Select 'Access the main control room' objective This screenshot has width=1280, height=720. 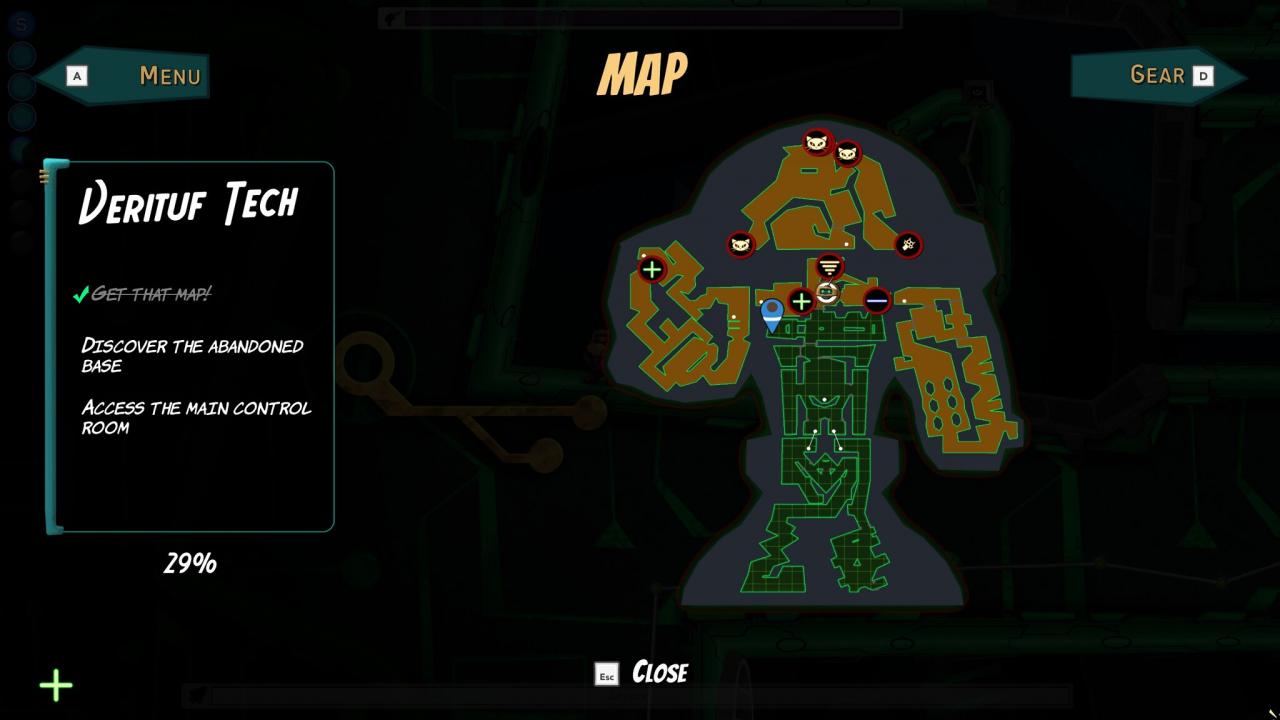(196, 417)
